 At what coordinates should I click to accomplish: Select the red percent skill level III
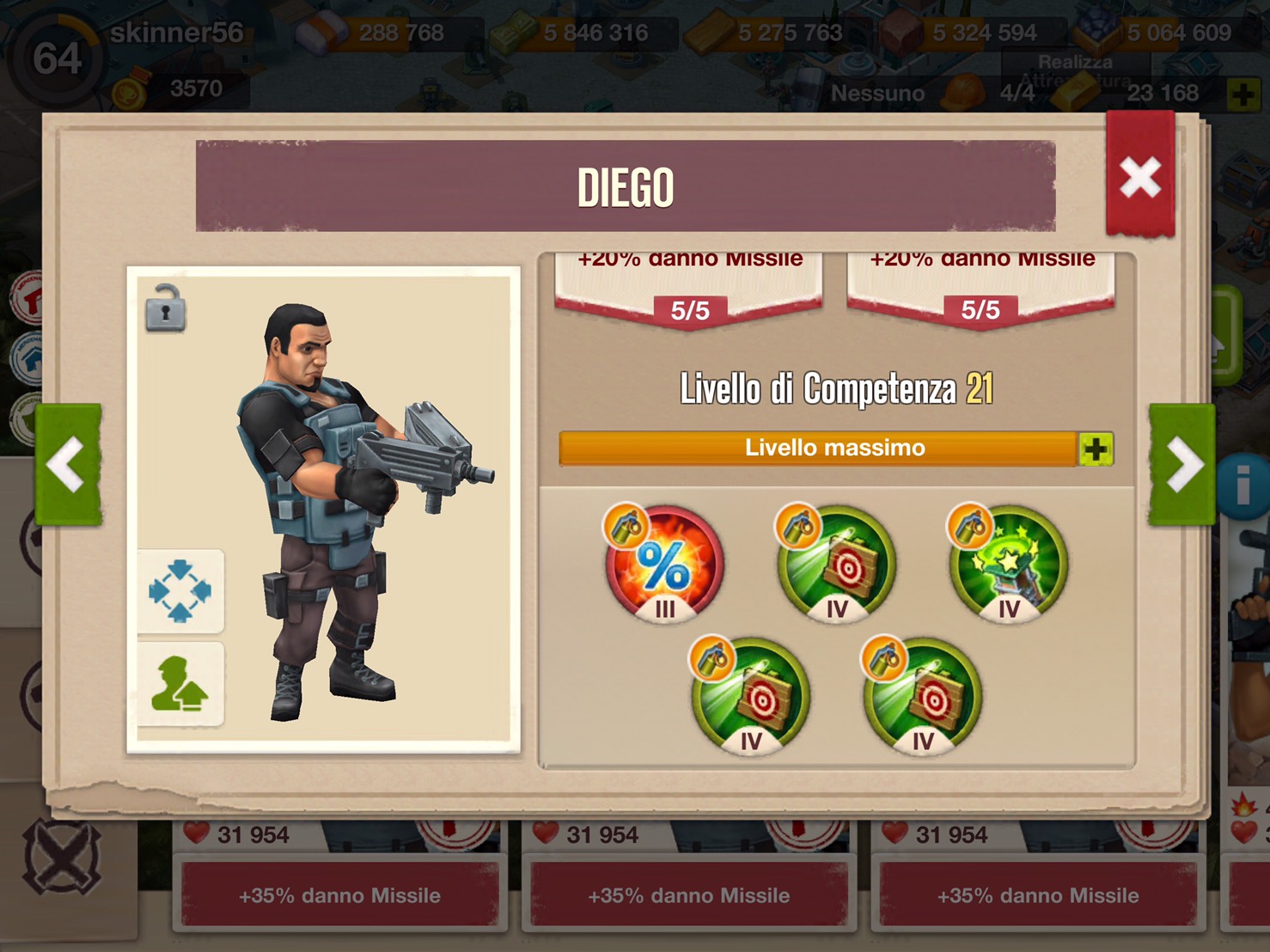663,564
